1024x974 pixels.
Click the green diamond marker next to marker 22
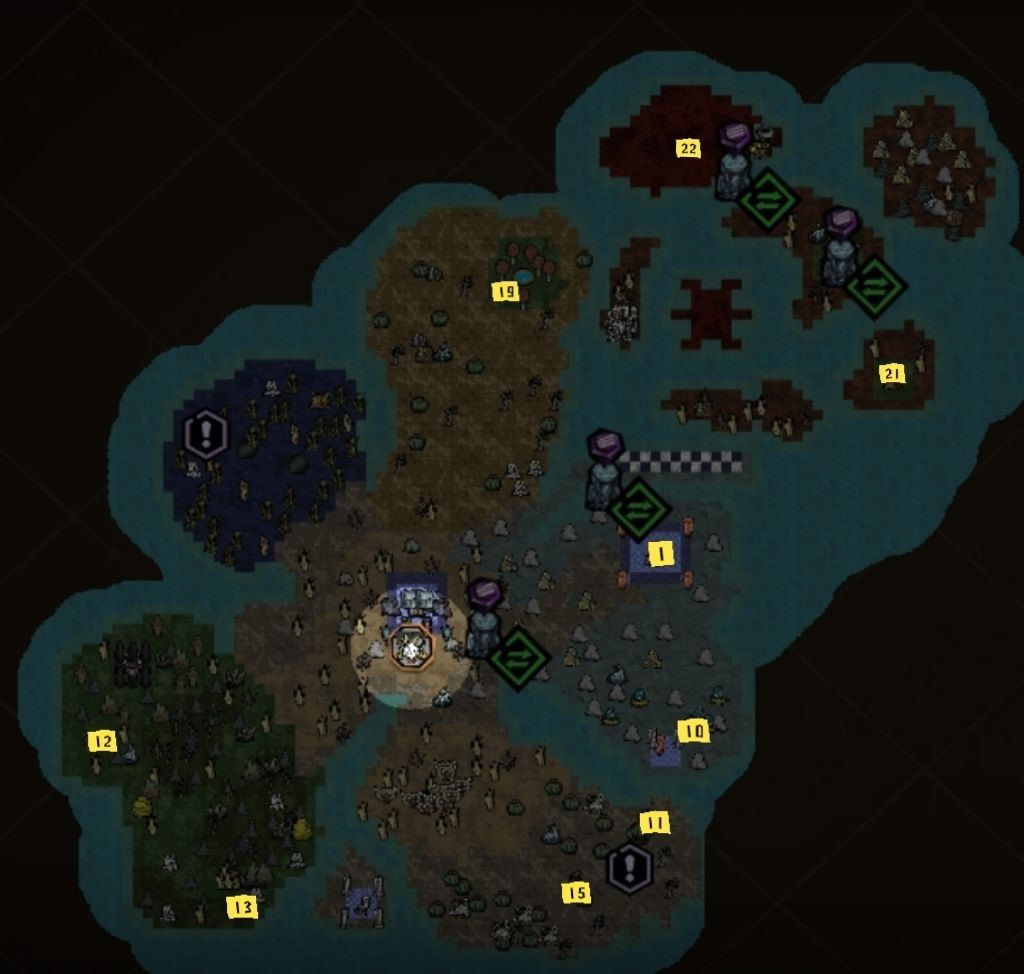[x=768, y=200]
